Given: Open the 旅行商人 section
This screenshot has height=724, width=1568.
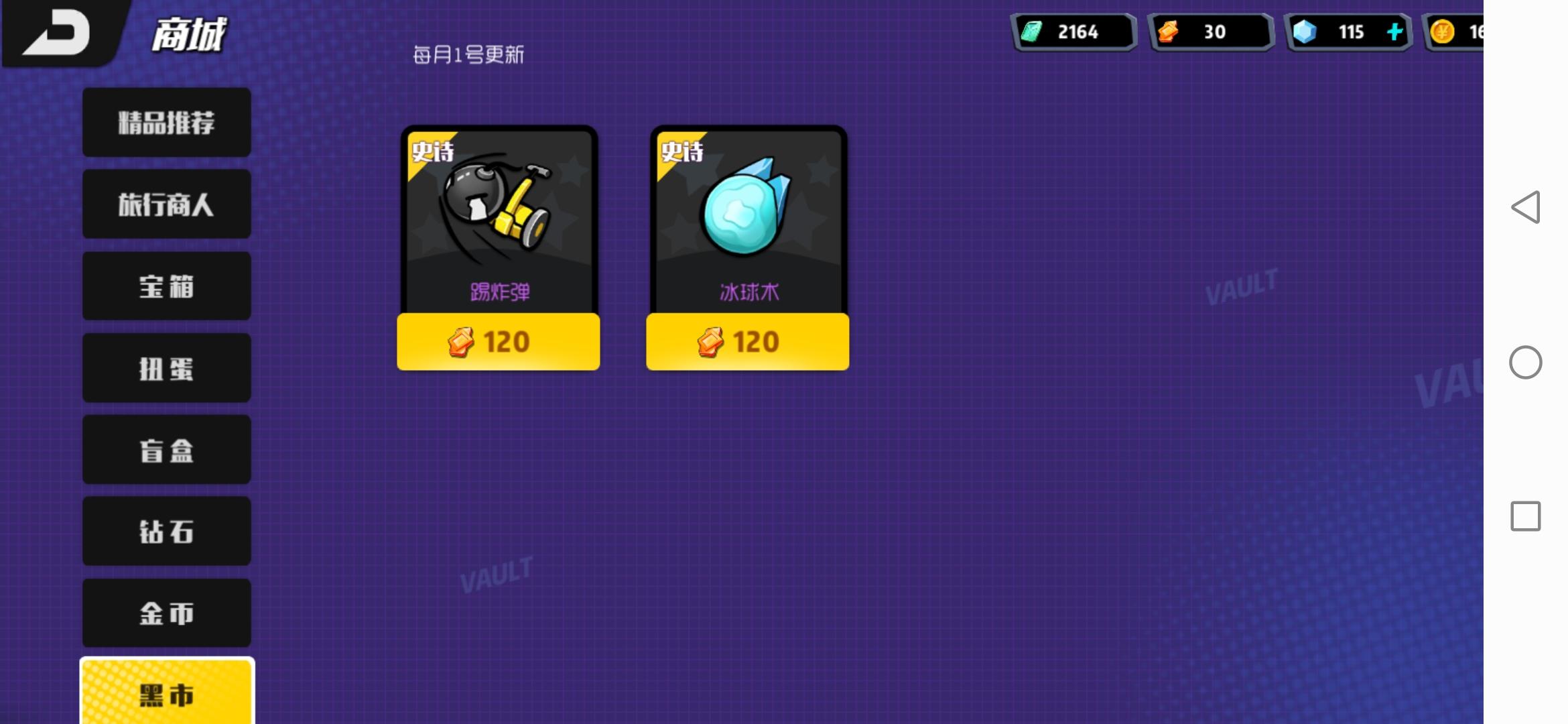Looking at the screenshot, I should pyautogui.click(x=166, y=204).
